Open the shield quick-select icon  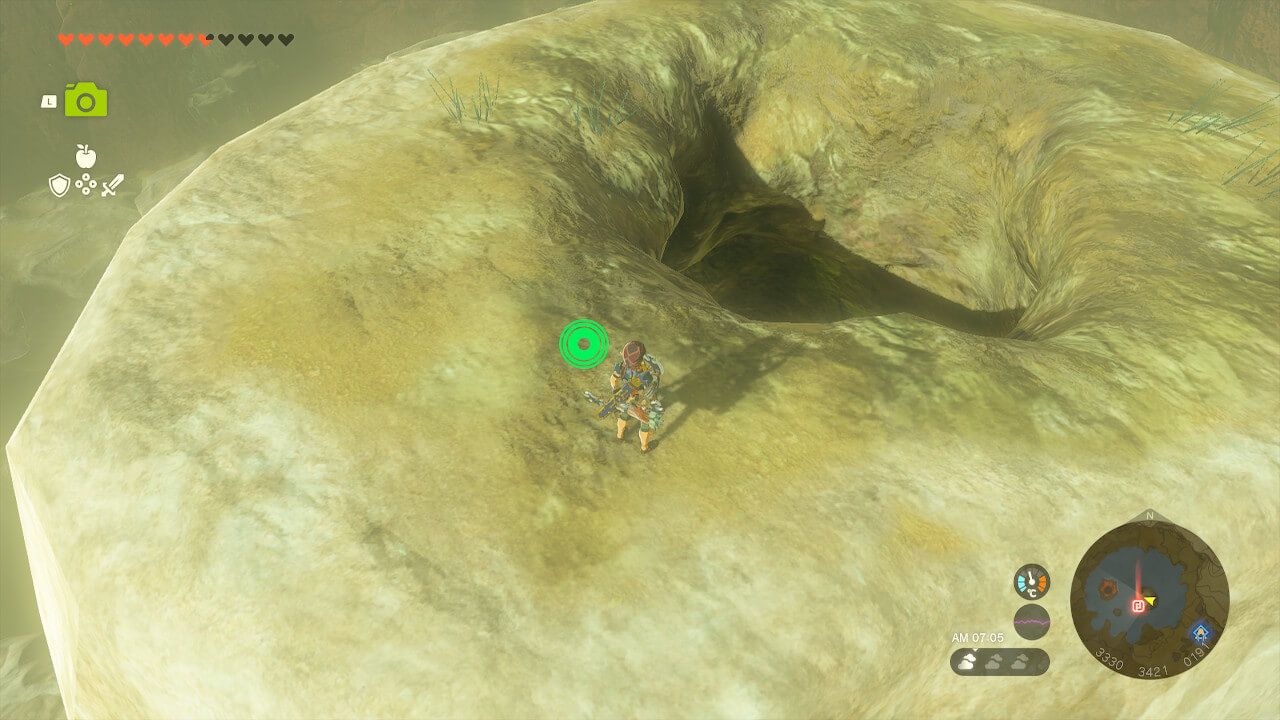pos(60,185)
